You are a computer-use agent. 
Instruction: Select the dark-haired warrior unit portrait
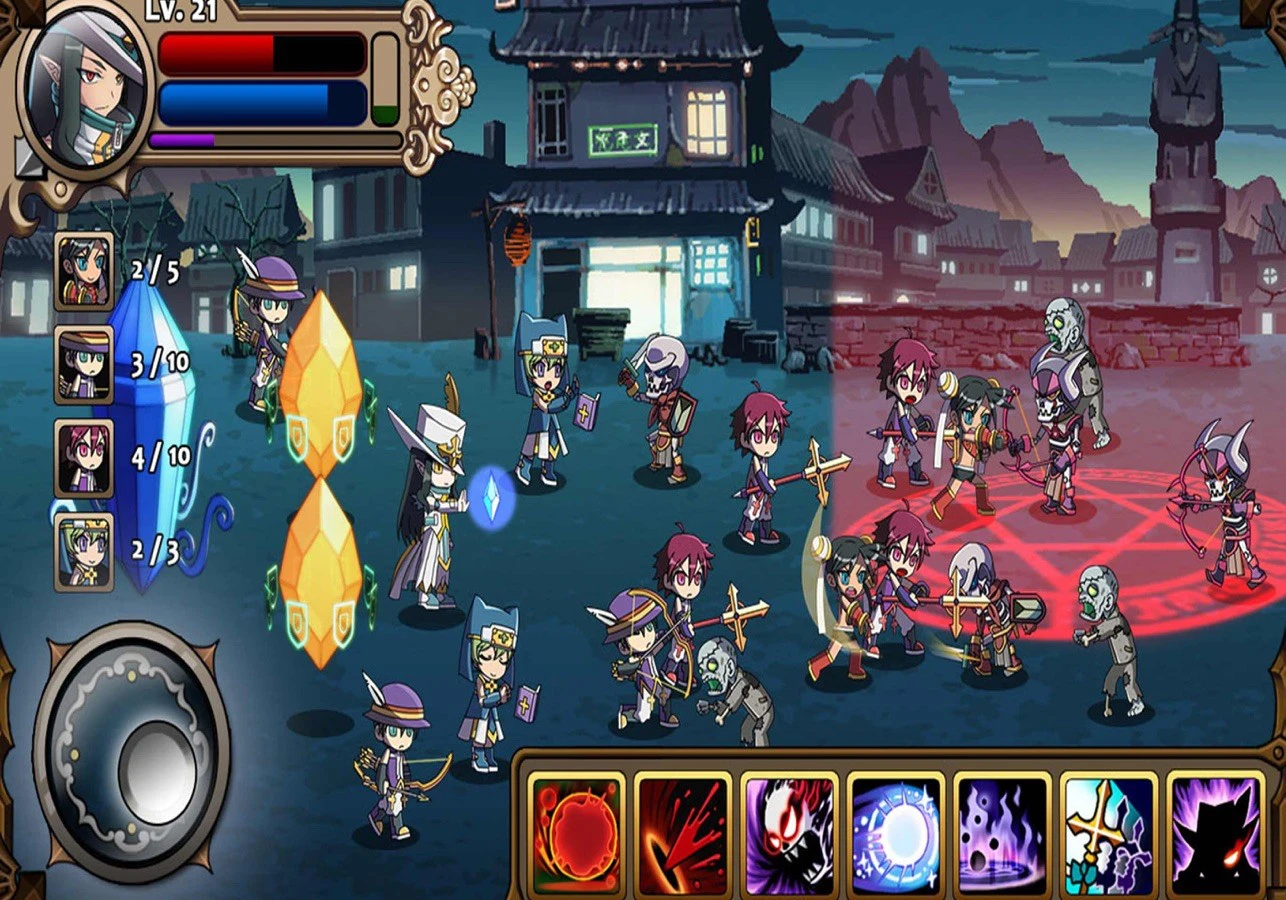coord(83,271)
